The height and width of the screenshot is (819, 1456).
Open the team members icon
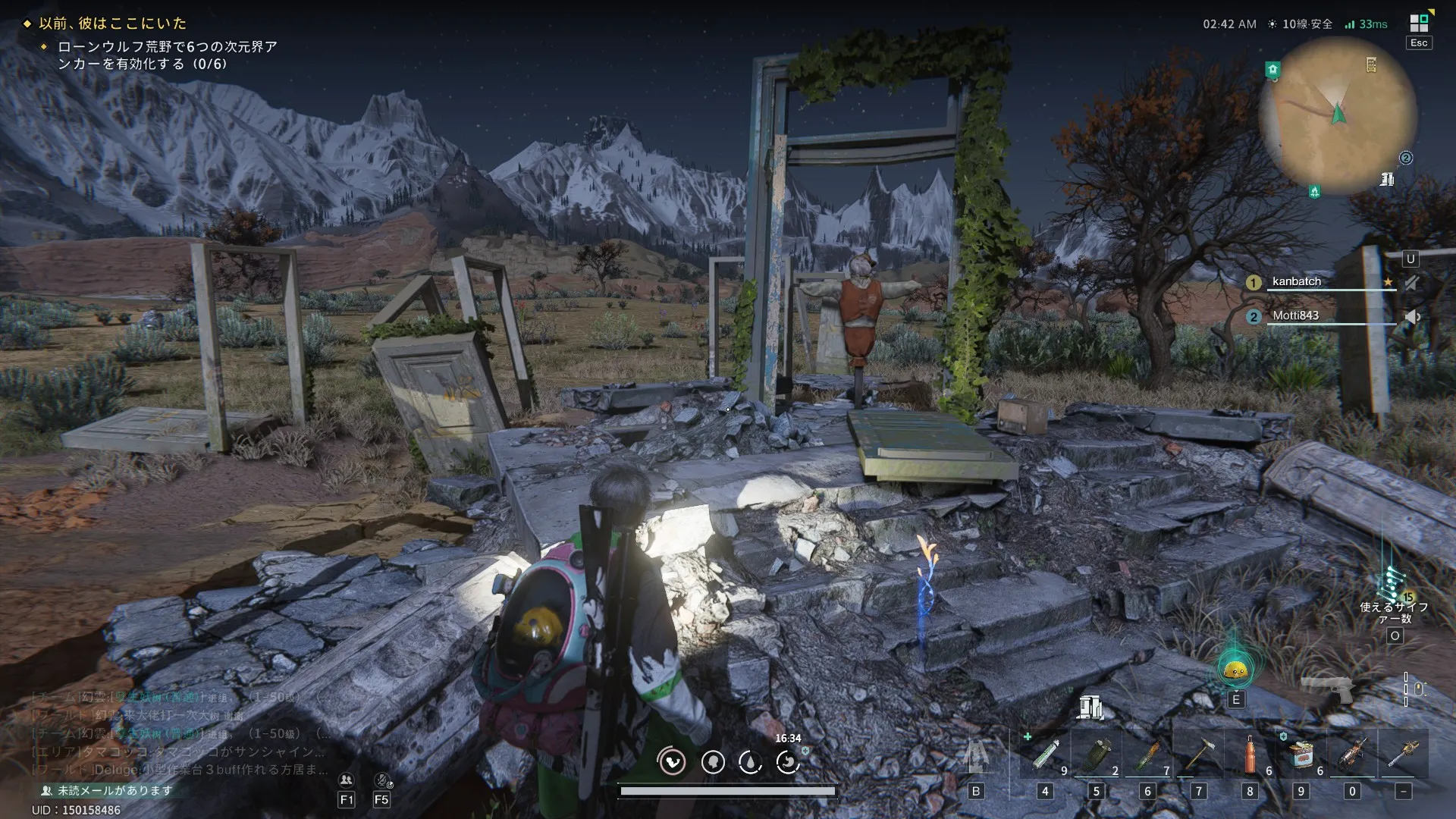(x=347, y=780)
